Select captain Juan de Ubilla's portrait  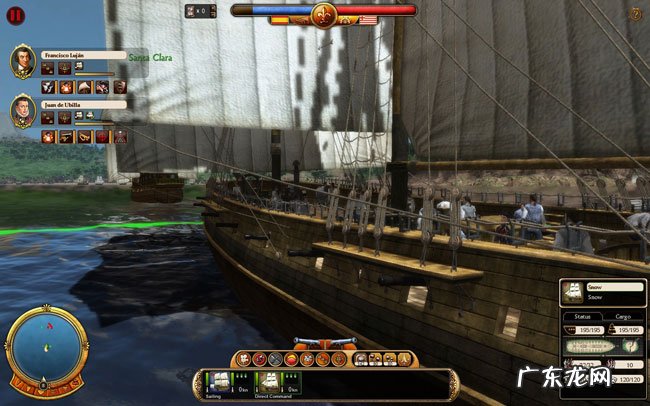point(23,110)
